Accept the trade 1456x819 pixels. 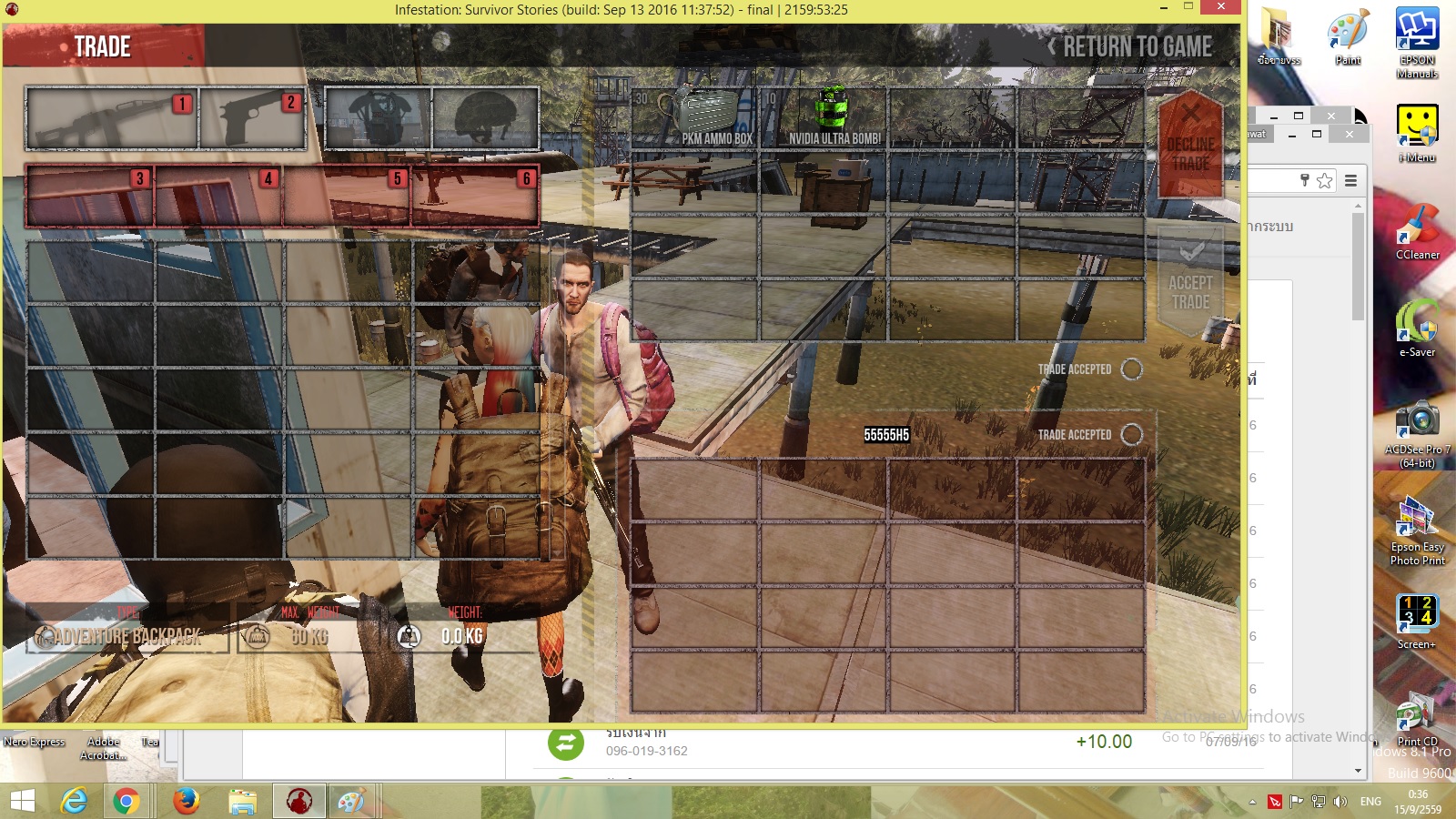(1190, 282)
